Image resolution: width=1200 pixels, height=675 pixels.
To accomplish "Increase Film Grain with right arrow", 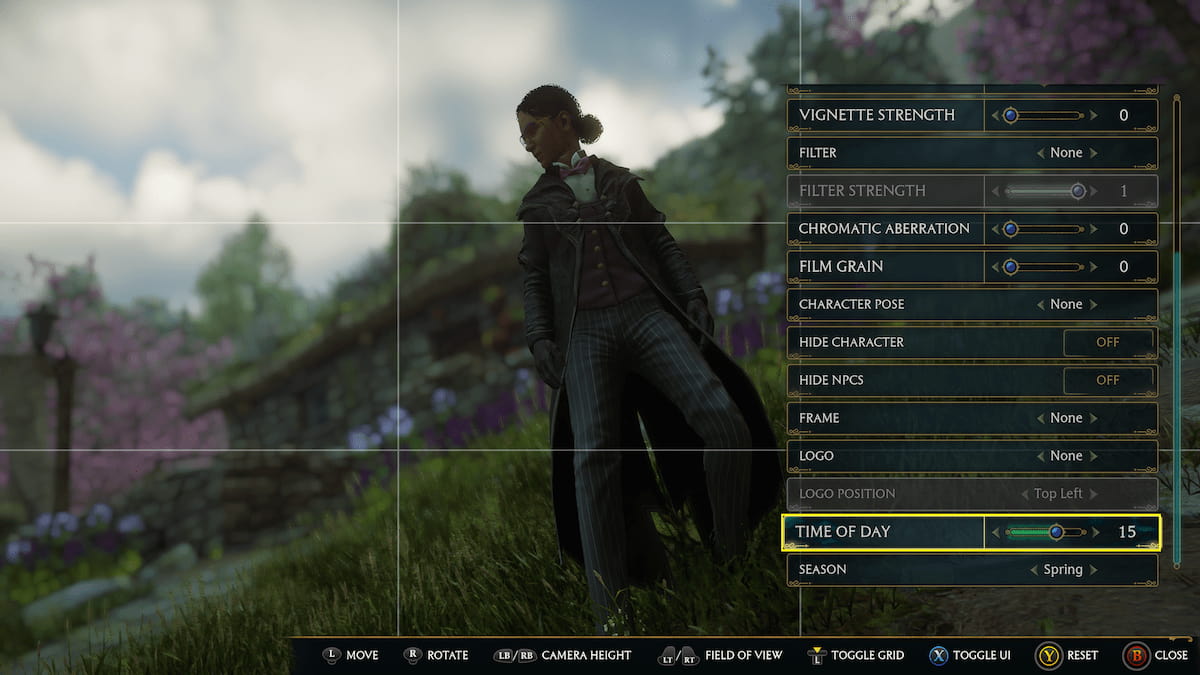I will [1094, 267].
